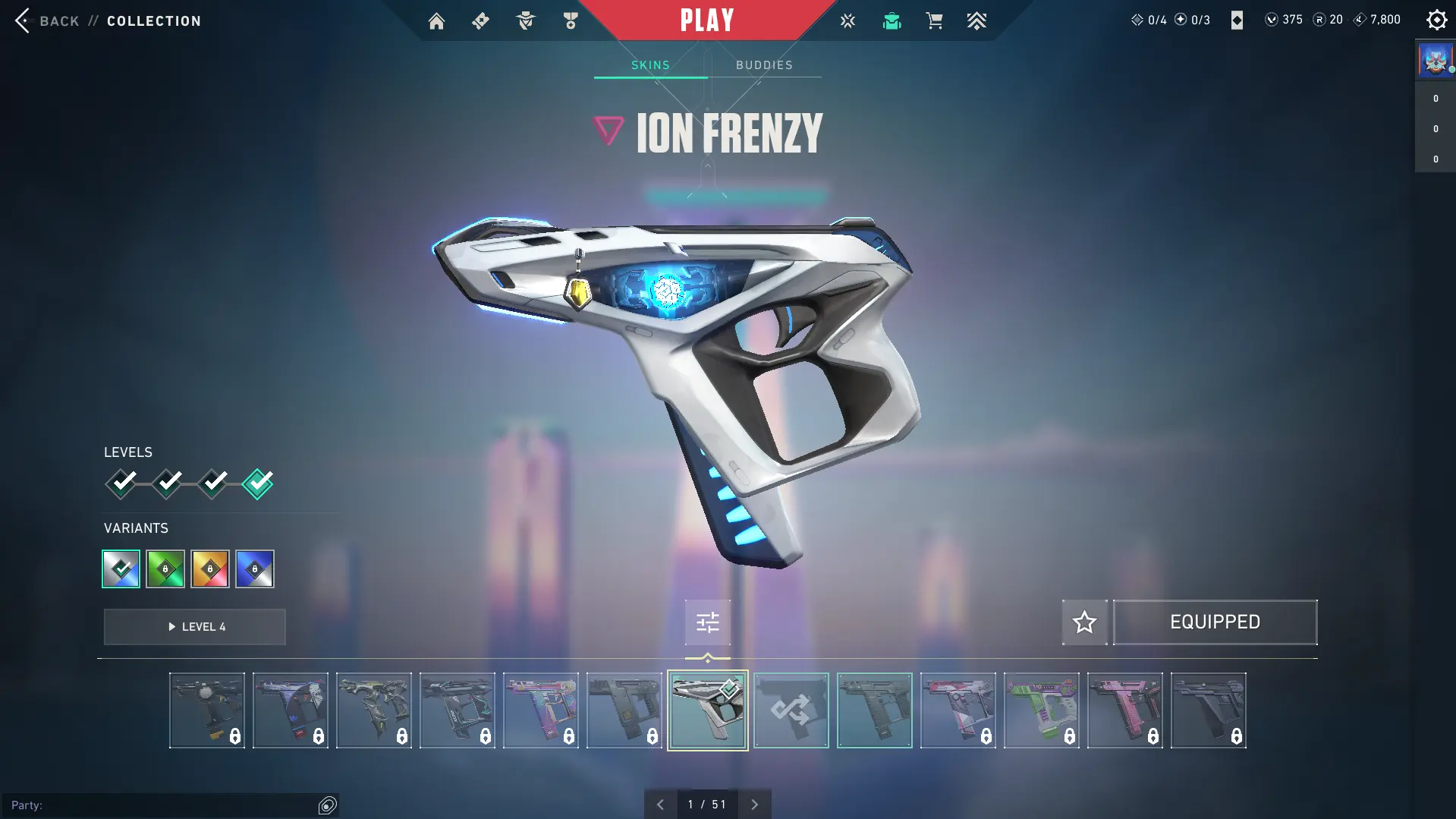Image resolution: width=1456 pixels, height=819 pixels.
Task: Choose the yellow-red variant swatch
Action: coord(210,569)
